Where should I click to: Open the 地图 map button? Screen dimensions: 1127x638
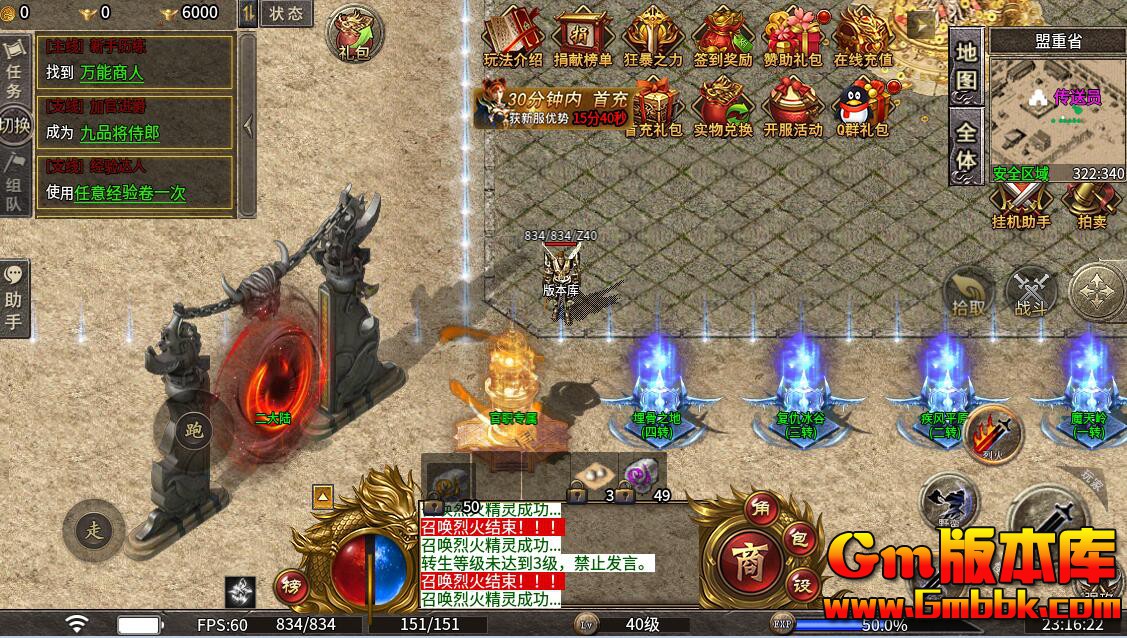(x=966, y=67)
